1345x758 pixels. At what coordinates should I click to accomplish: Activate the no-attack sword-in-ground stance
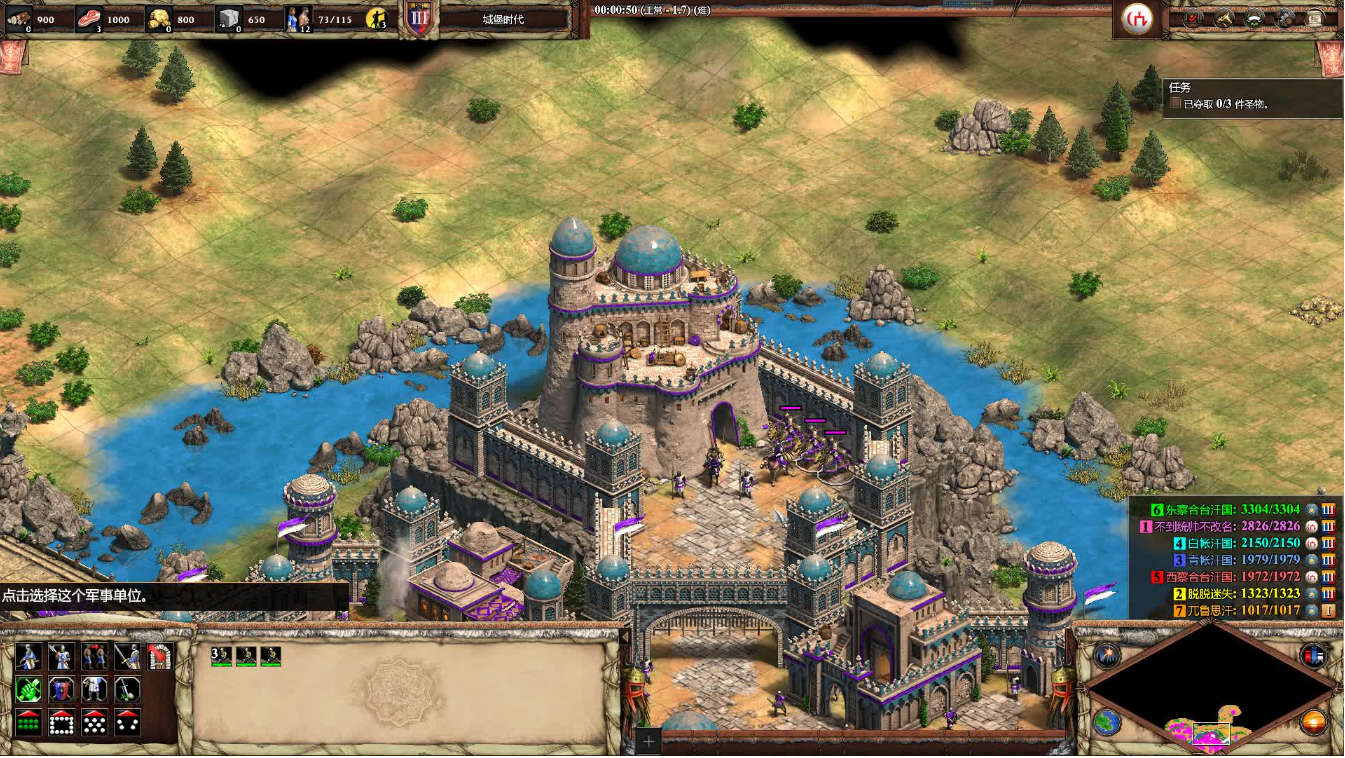pos(127,689)
